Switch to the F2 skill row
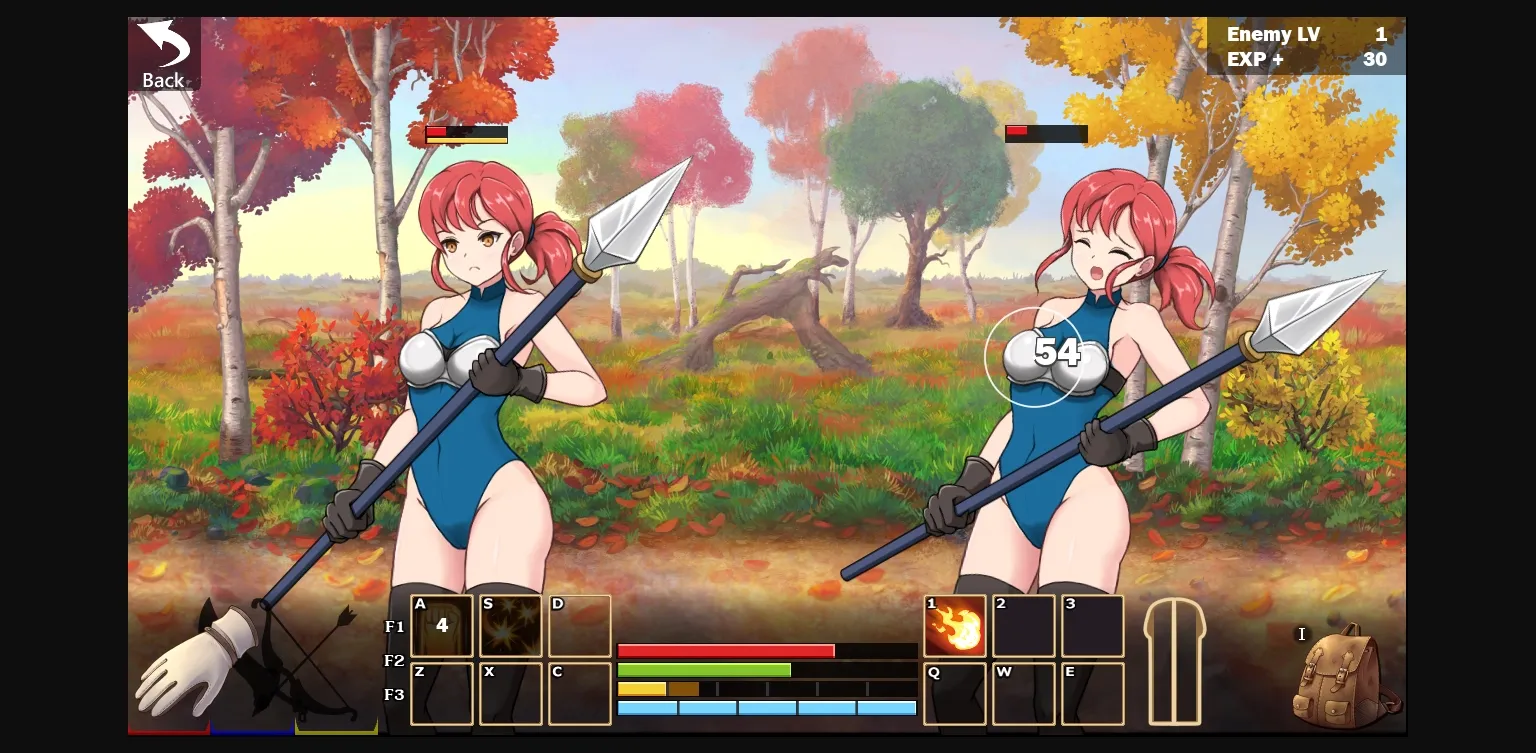This screenshot has width=1536, height=753. tap(394, 660)
